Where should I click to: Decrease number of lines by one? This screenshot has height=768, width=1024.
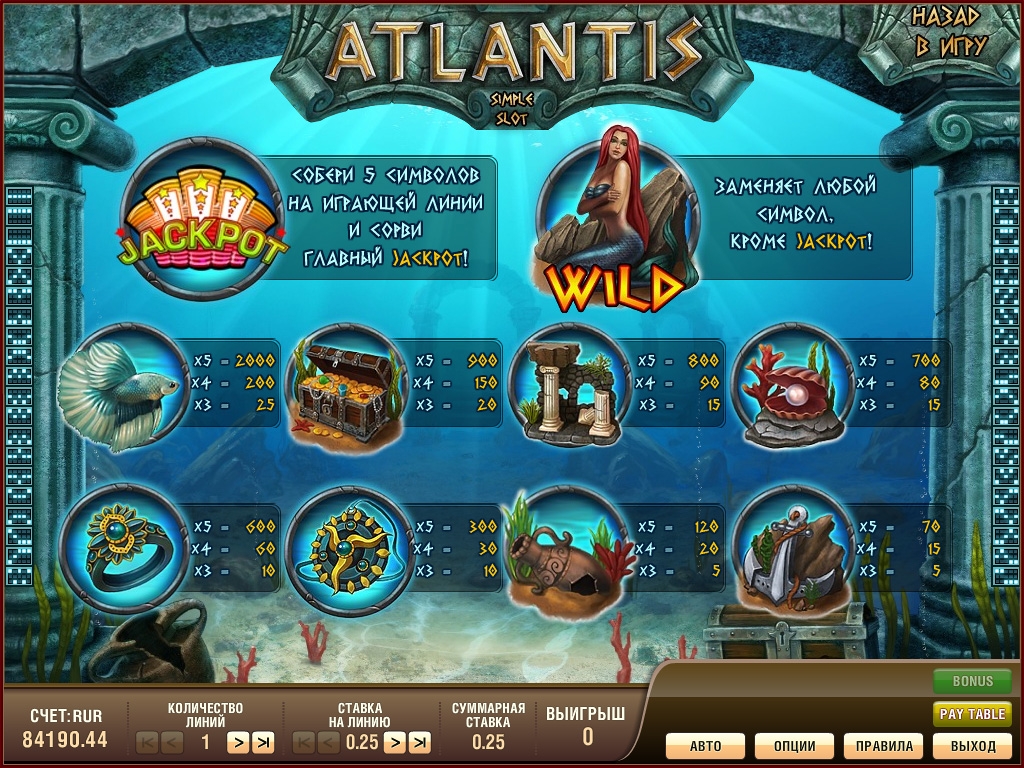[172, 742]
